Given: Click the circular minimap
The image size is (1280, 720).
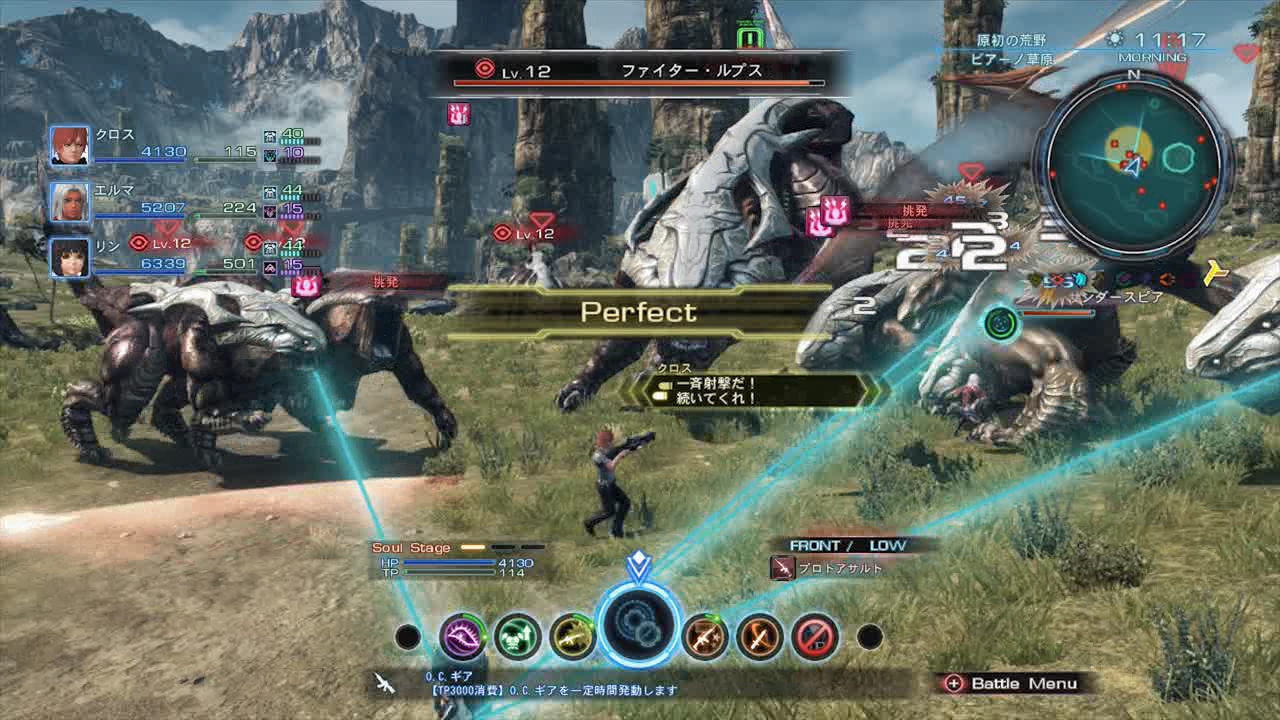Looking at the screenshot, I should [x=1134, y=165].
